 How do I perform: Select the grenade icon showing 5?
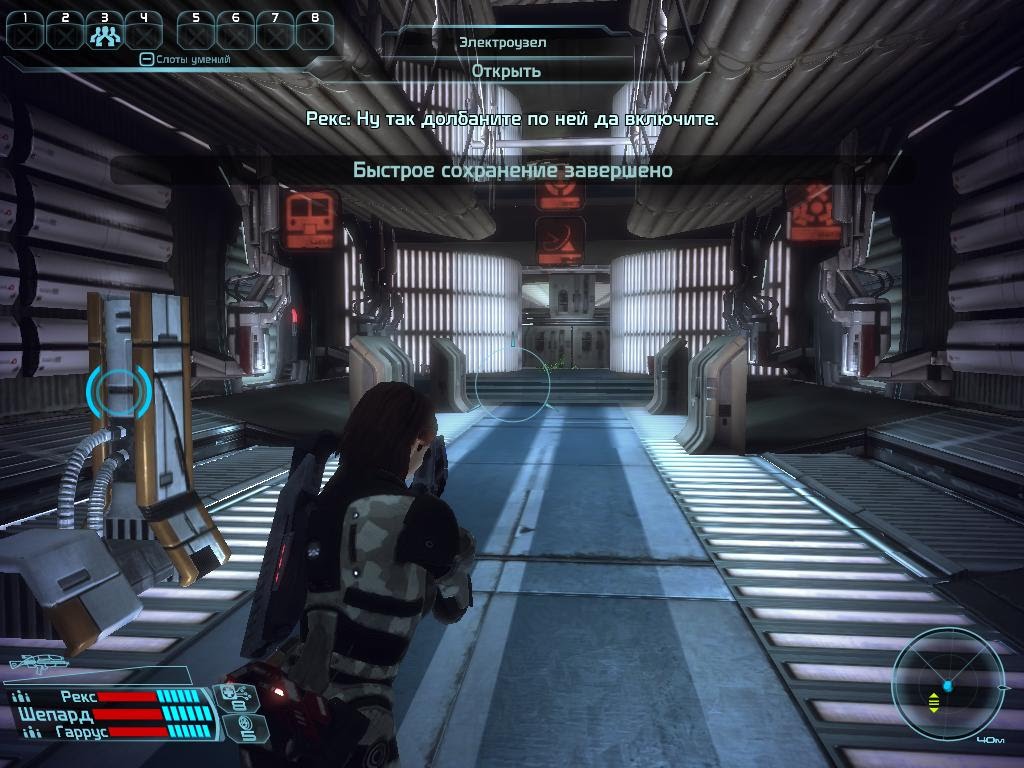point(243,728)
